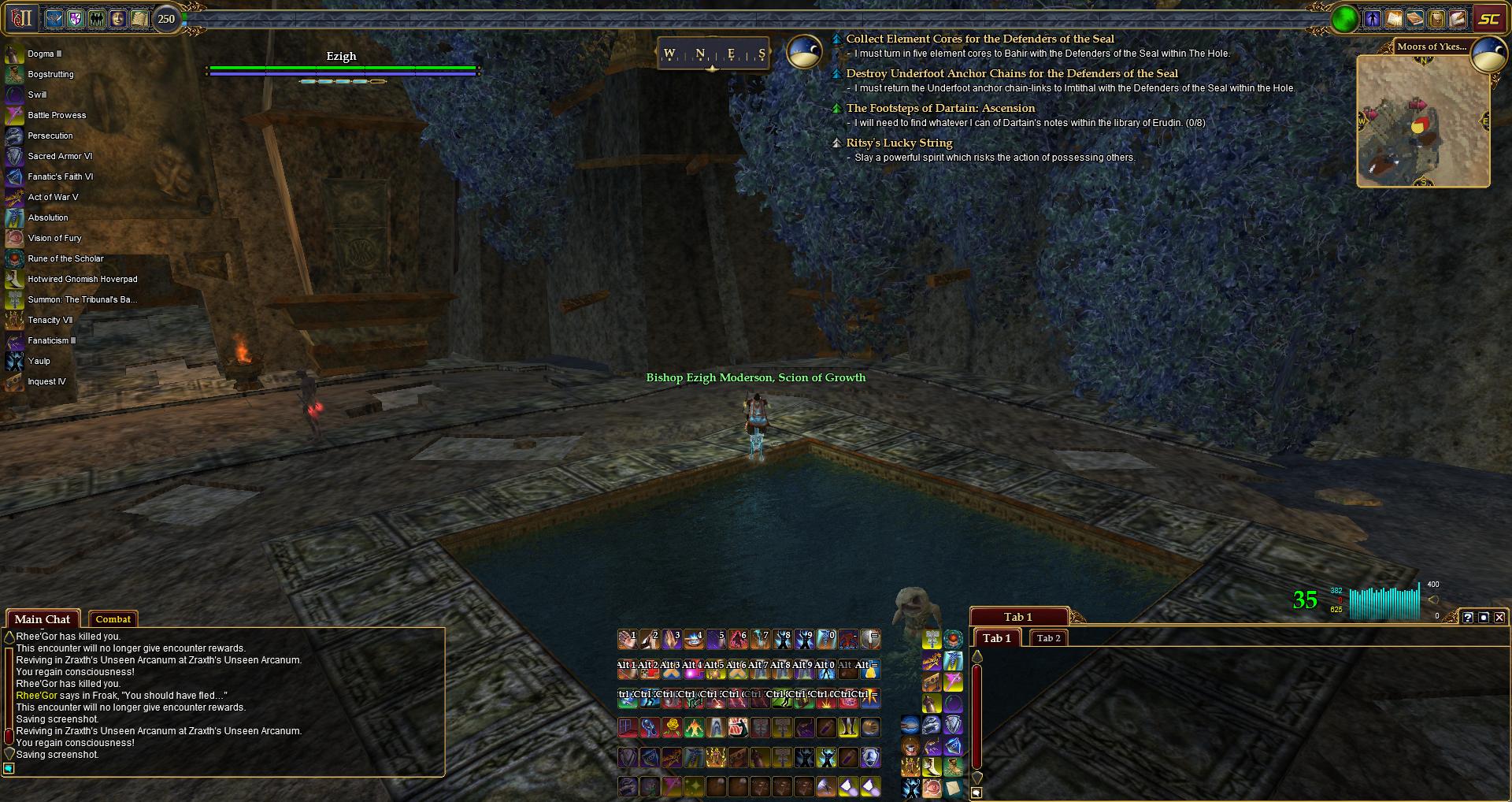
Task: Click the Hotwired Gnomish Hoverpad buff
Action: 82,279
